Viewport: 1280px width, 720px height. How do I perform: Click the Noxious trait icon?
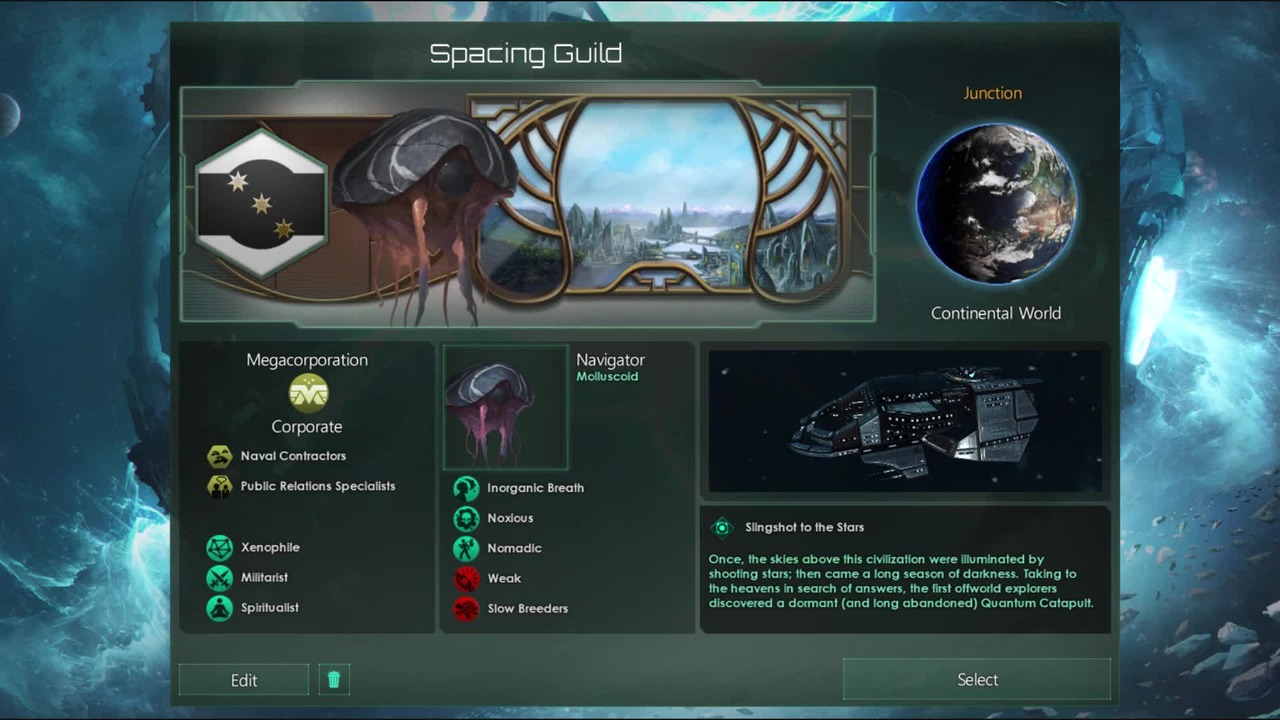pos(466,518)
